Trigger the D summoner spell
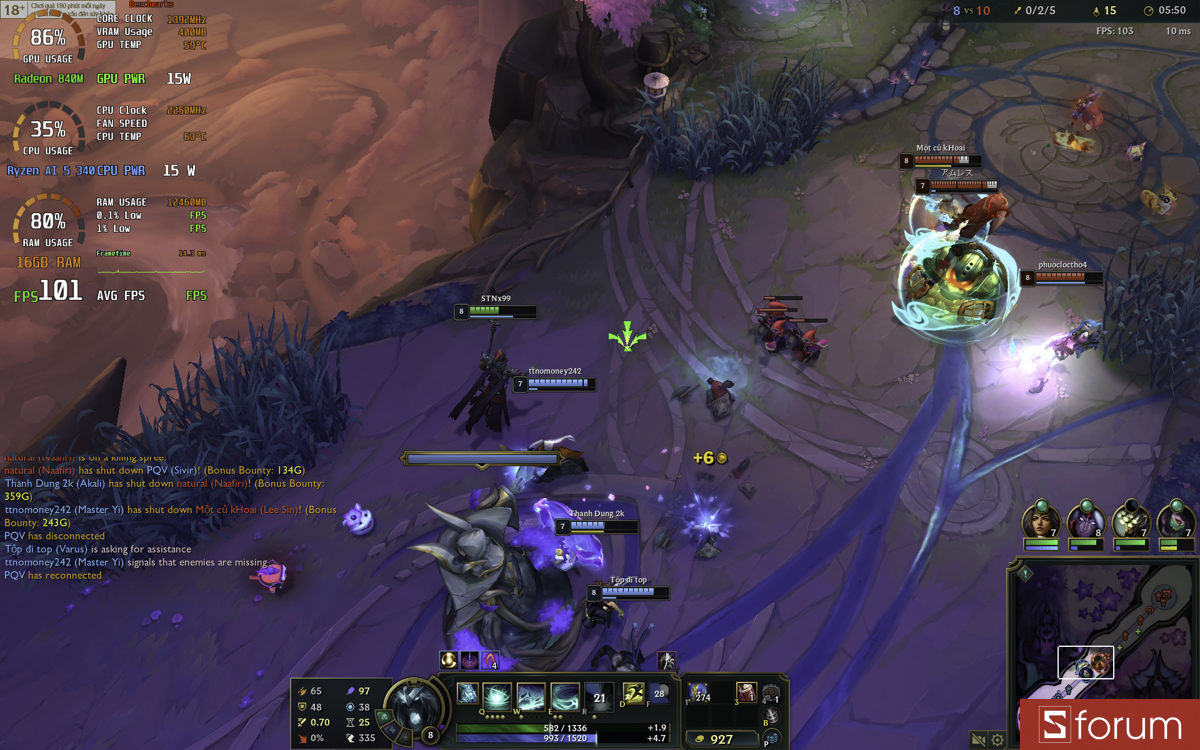 click(633, 693)
